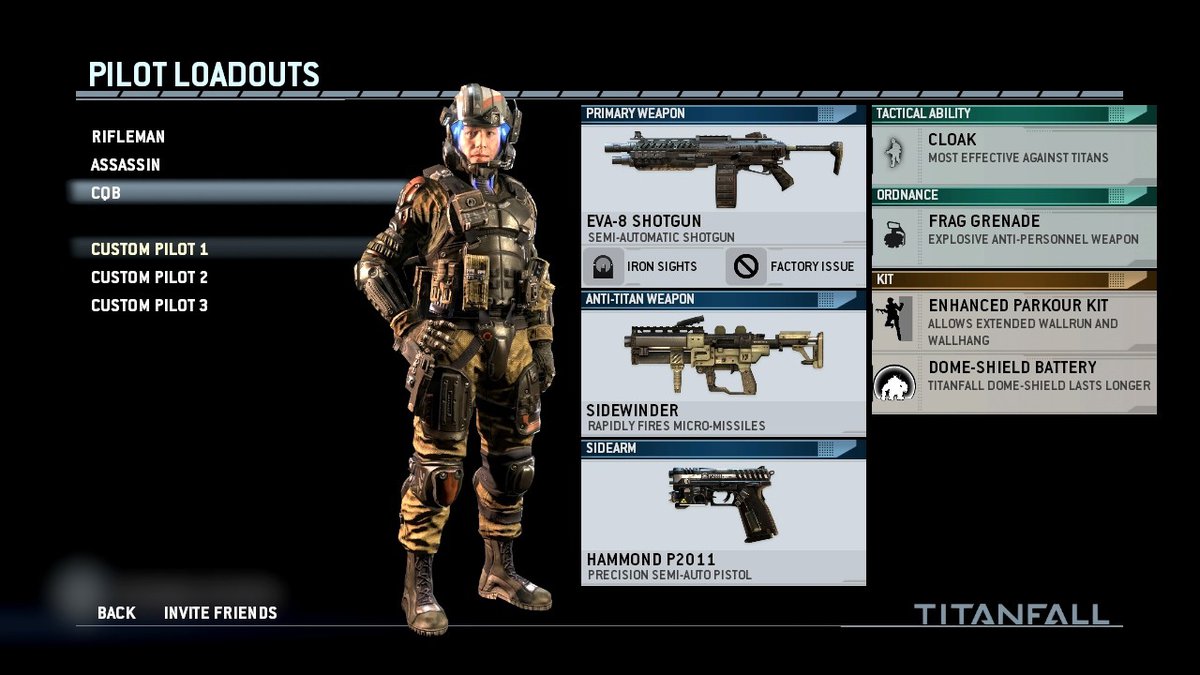This screenshot has width=1200, height=675.
Task: Go back to the previous menu
Action: coord(116,613)
